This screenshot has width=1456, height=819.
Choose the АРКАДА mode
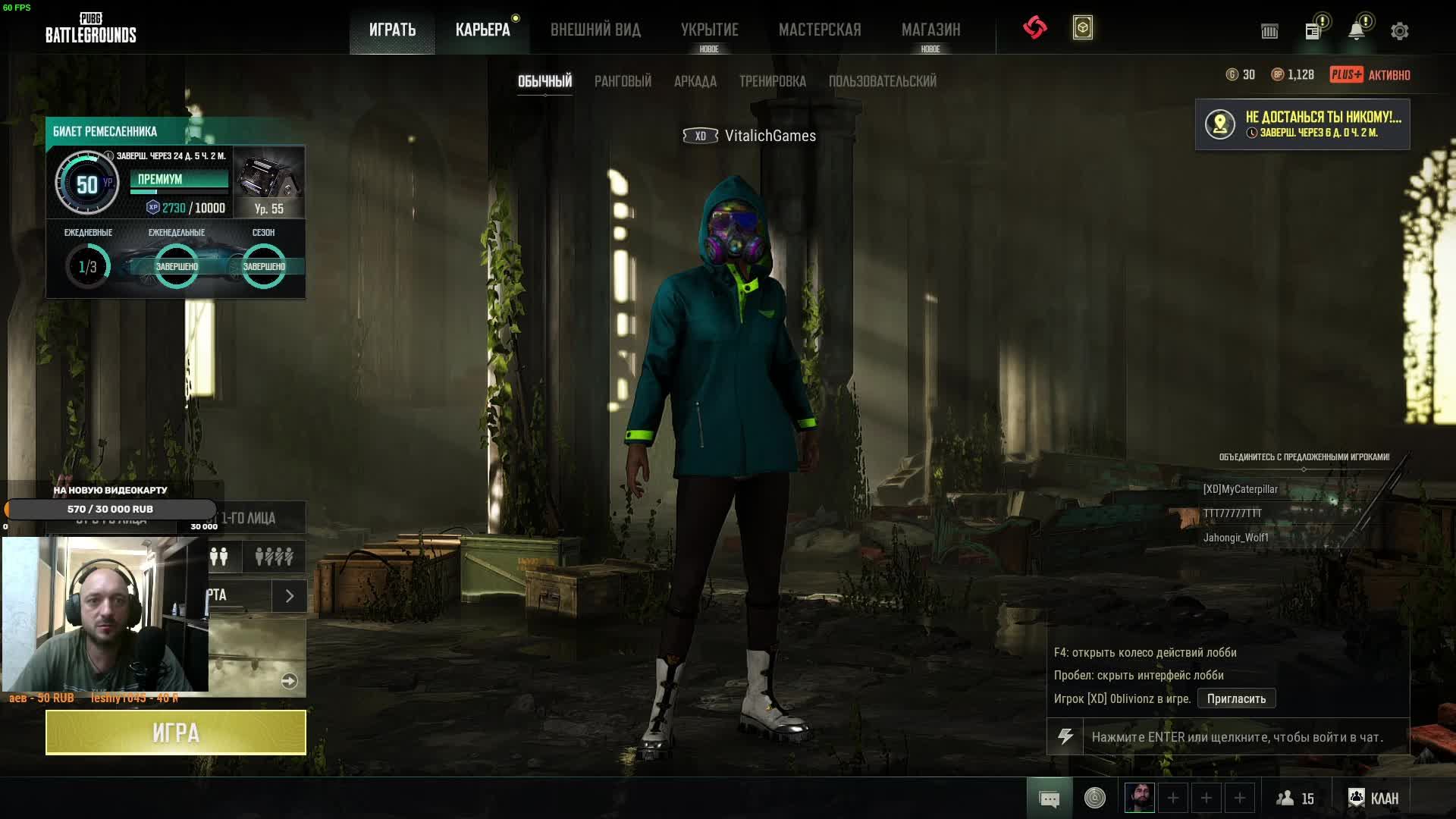coord(695,81)
